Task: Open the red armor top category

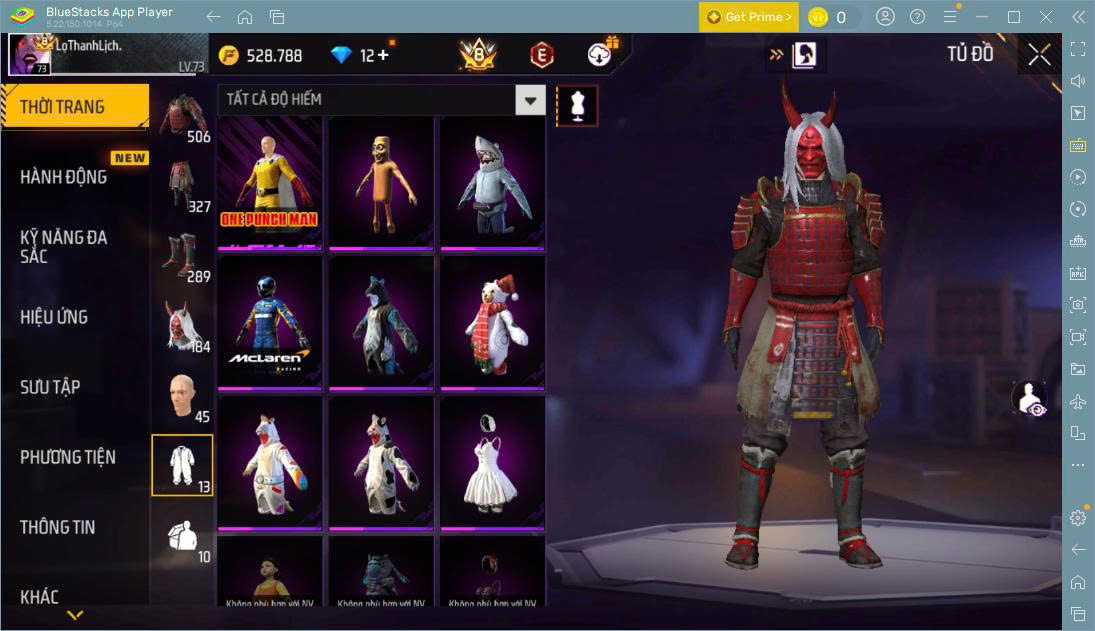Action: [182, 116]
